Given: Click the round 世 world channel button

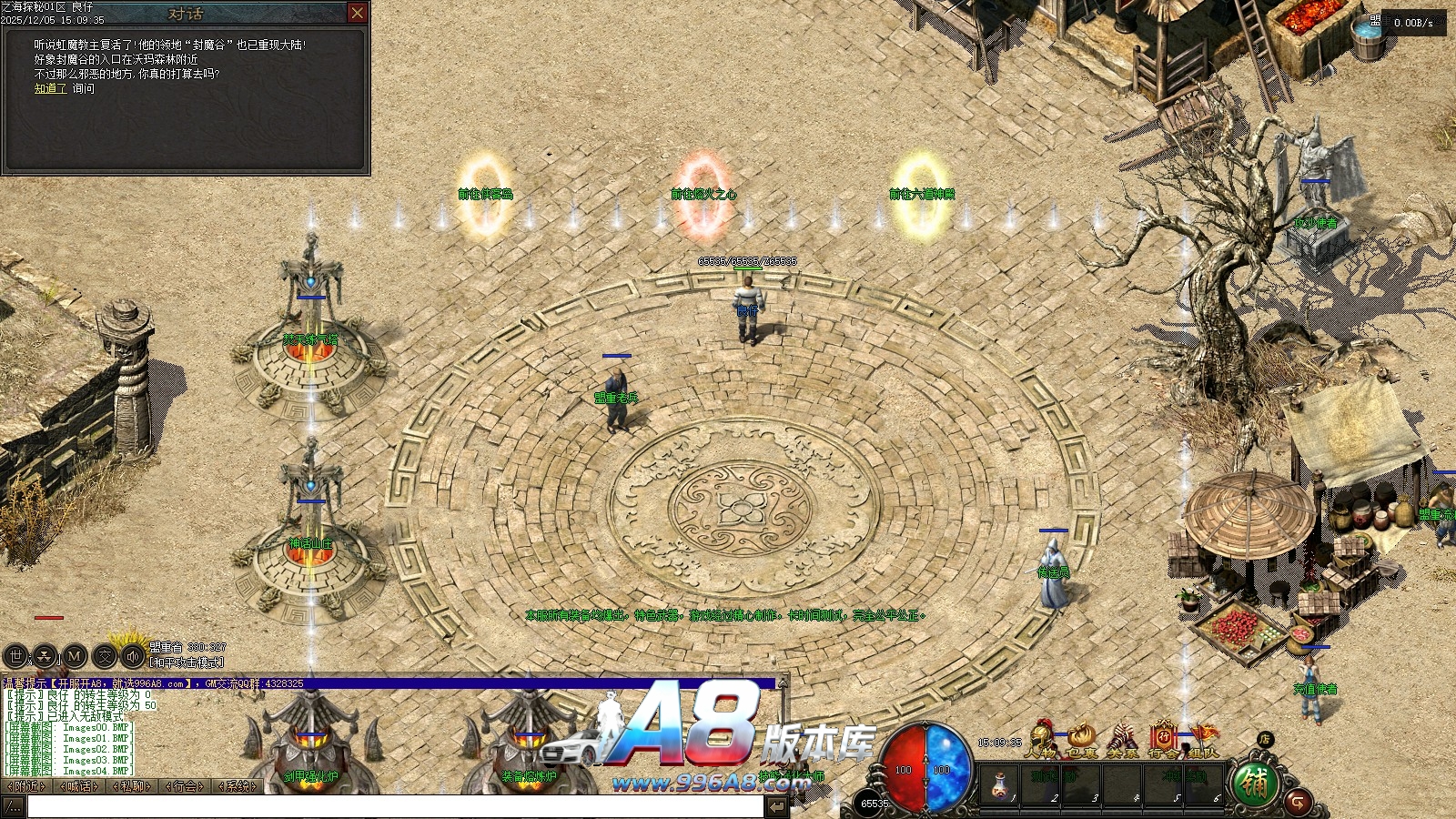Looking at the screenshot, I should [15, 655].
